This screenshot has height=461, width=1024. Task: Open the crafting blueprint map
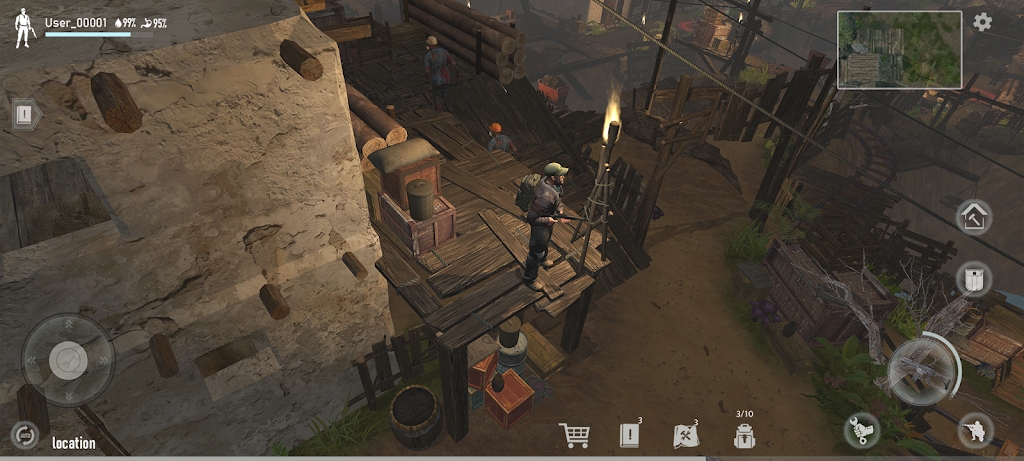tap(685, 435)
